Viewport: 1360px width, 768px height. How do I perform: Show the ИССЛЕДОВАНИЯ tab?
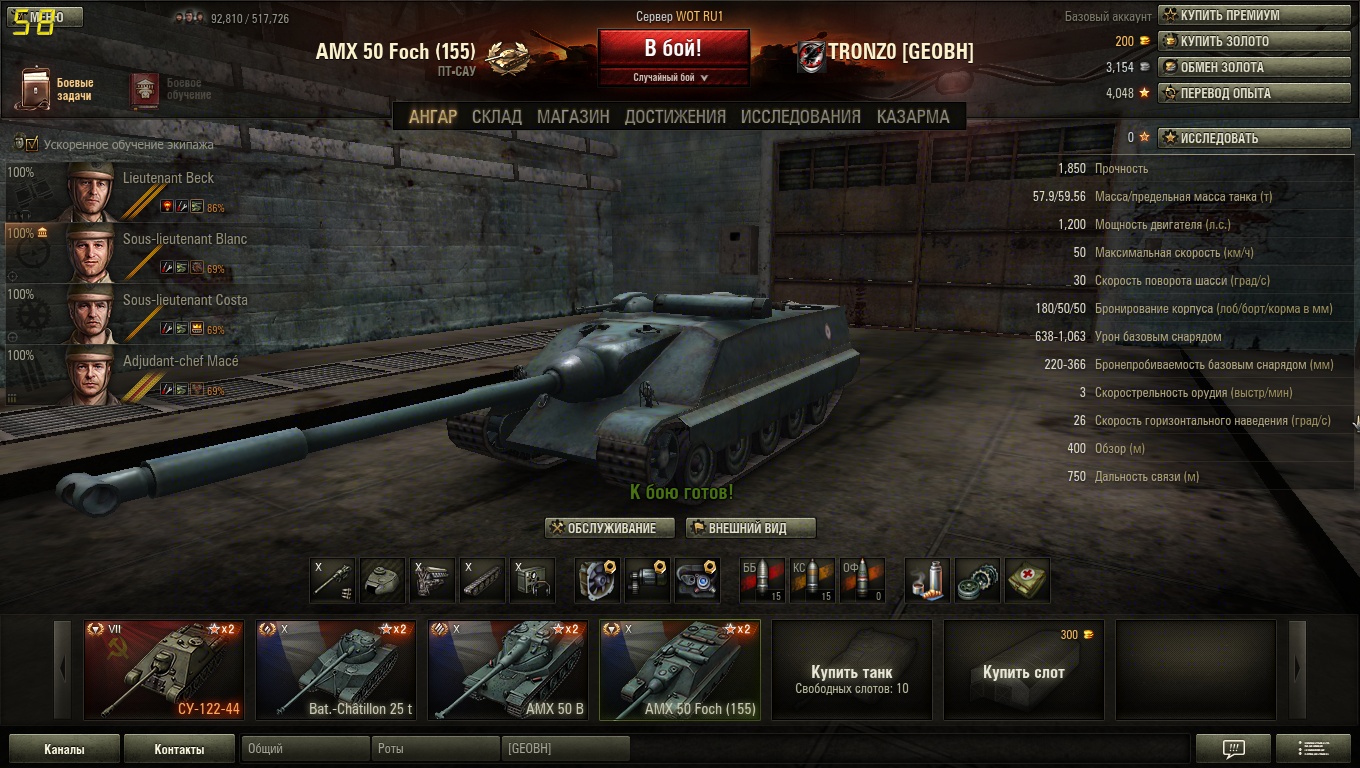point(800,117)
